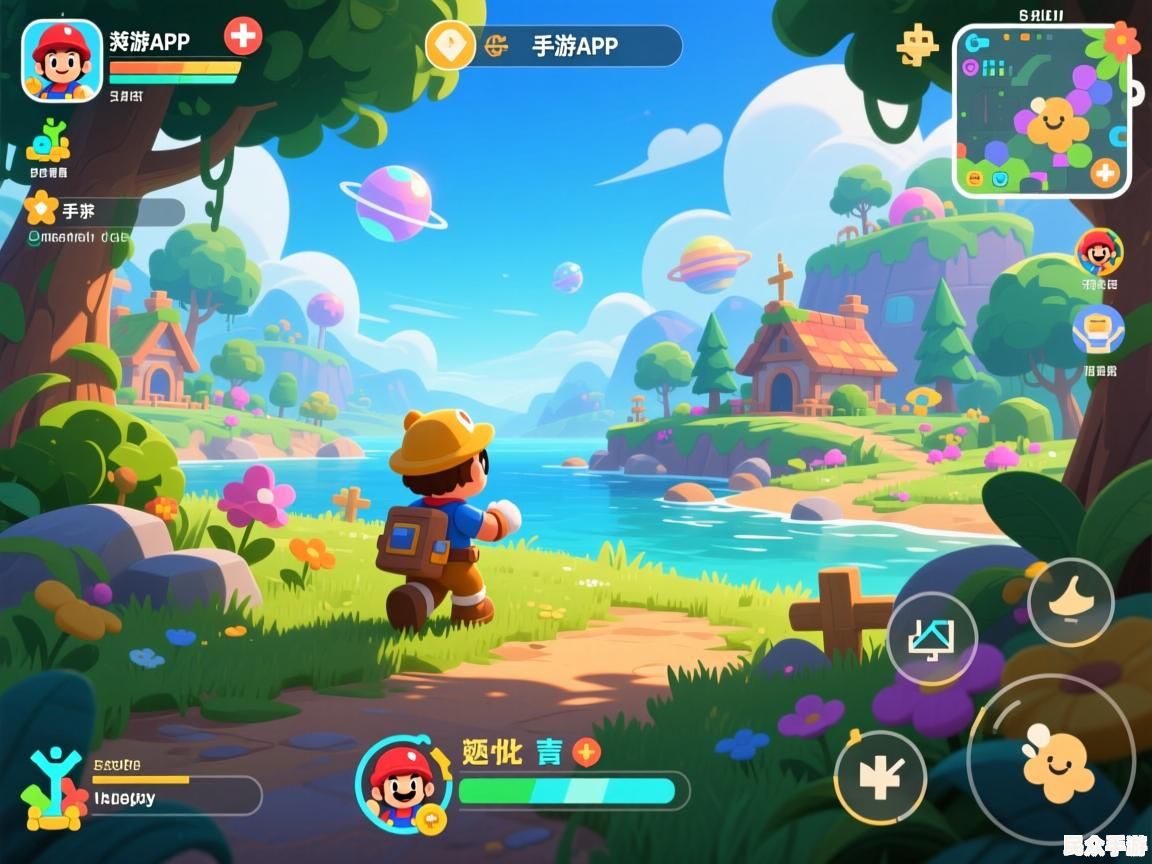Viewport: 1152px width, 864px height.
Task: Open the green and yellow icon below the avatar
Action: 48,143
